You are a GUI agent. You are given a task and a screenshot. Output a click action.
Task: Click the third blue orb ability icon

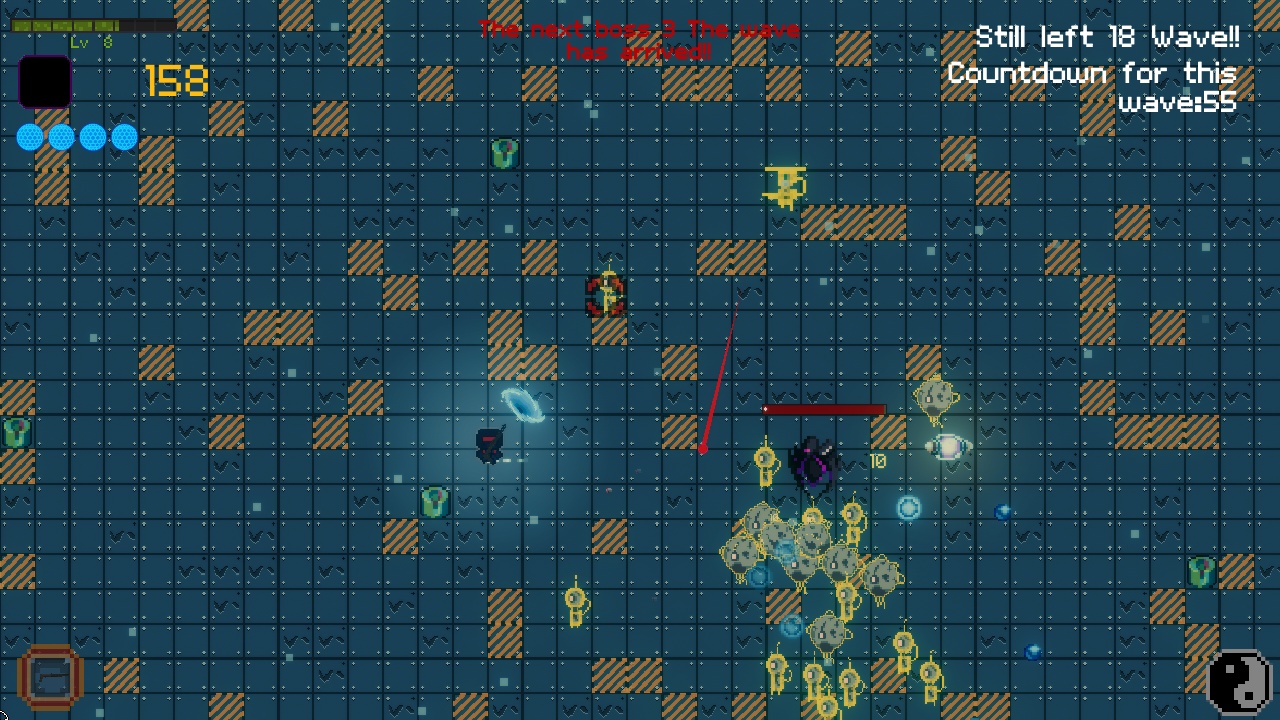(x=91, y=136)
